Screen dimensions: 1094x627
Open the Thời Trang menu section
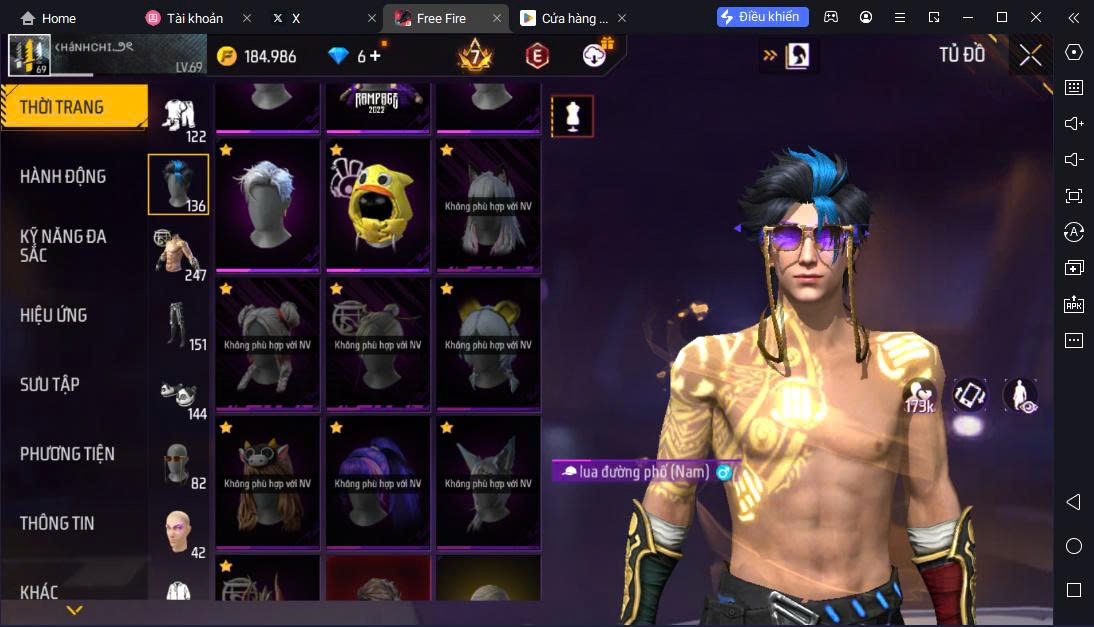(62, 107)
